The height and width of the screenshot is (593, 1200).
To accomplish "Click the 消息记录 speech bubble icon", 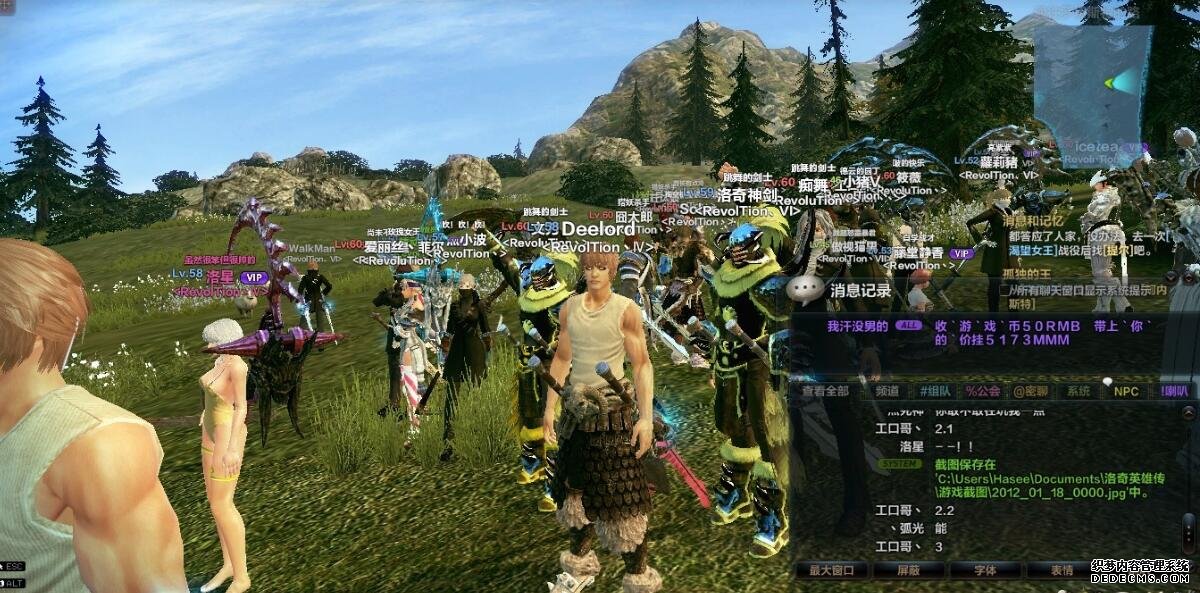I will point(806,290).
